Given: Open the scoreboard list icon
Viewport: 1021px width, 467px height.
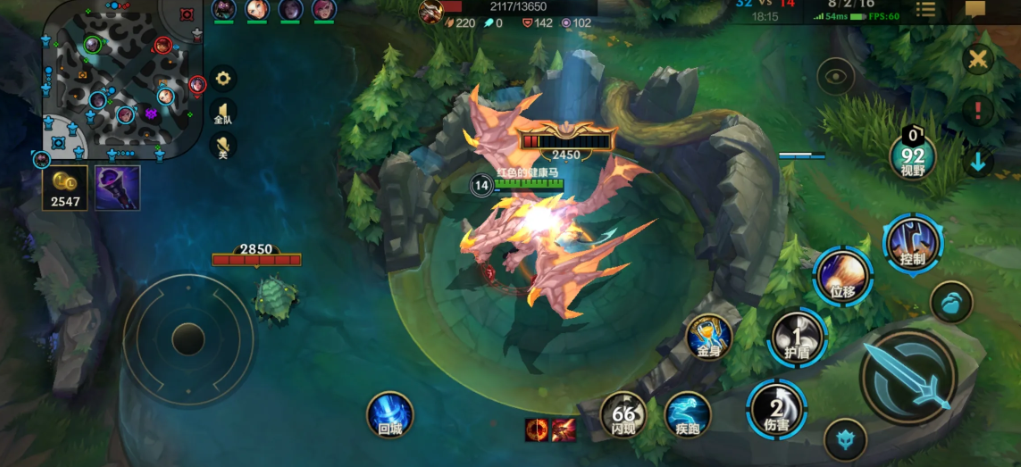Looking at the screenshot, I should point(926,10).
